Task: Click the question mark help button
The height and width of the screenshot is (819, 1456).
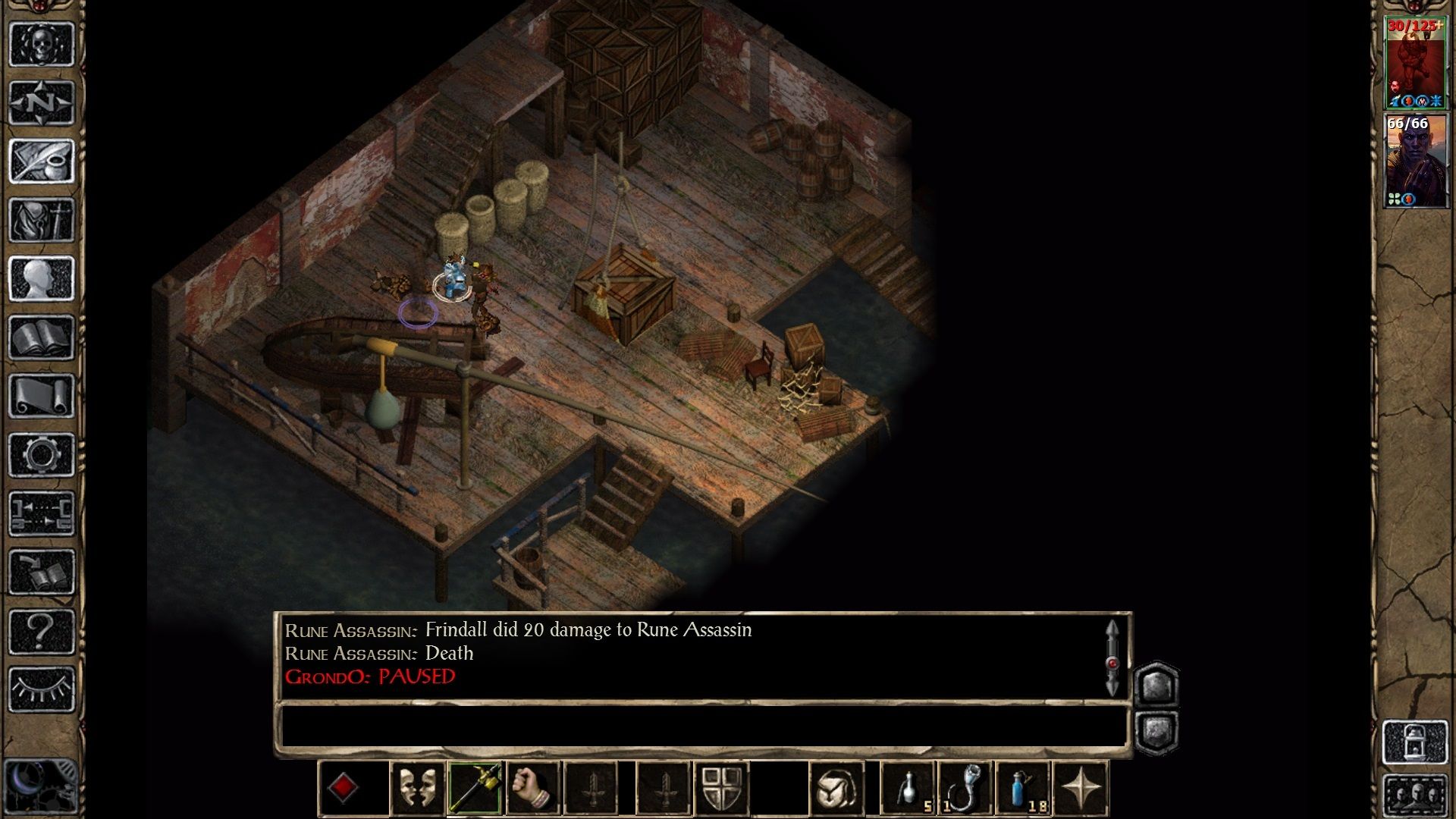Action: [x=42, y=631]
